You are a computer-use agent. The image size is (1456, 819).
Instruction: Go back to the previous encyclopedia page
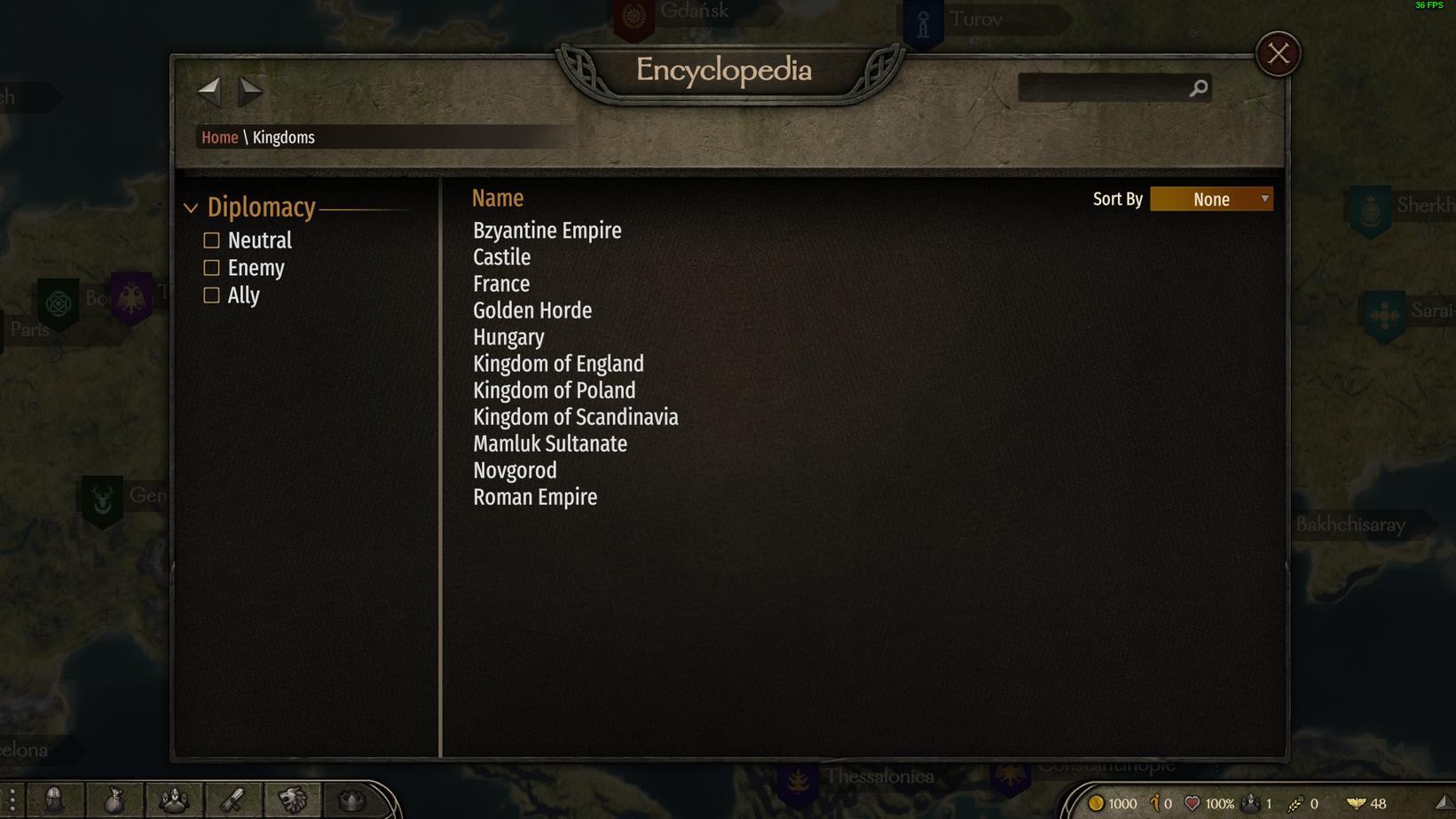pos(209,89)
